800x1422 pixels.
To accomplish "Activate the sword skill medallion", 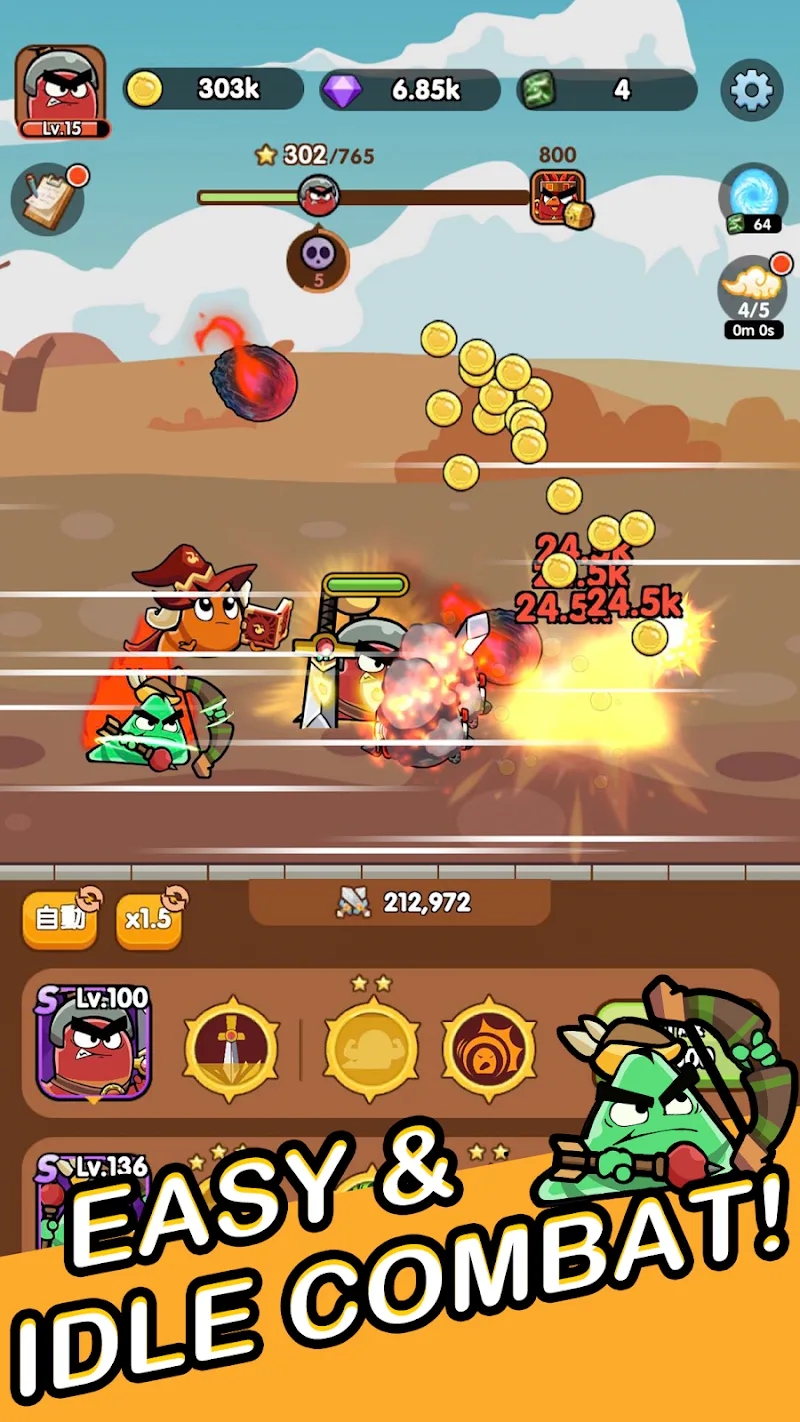I will pyautogui.click(x=231, y=1048).
